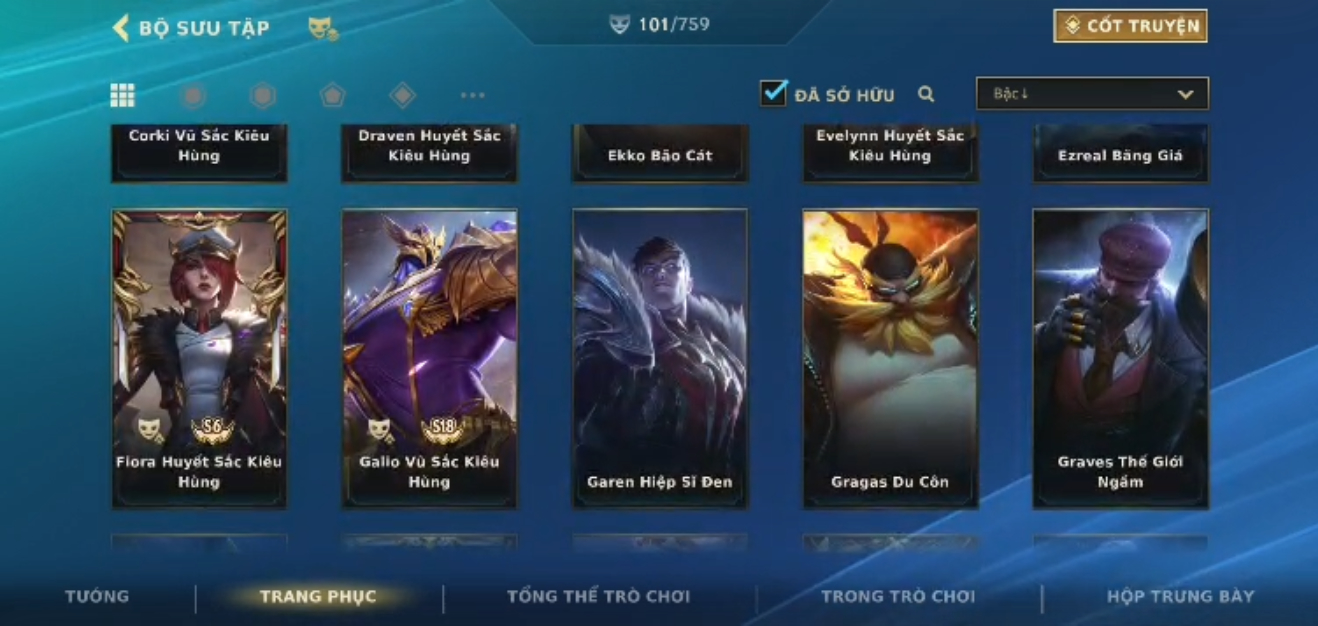Switch to the Trang Phục tab
The image size is (1318, 626).
click(318, 596)
